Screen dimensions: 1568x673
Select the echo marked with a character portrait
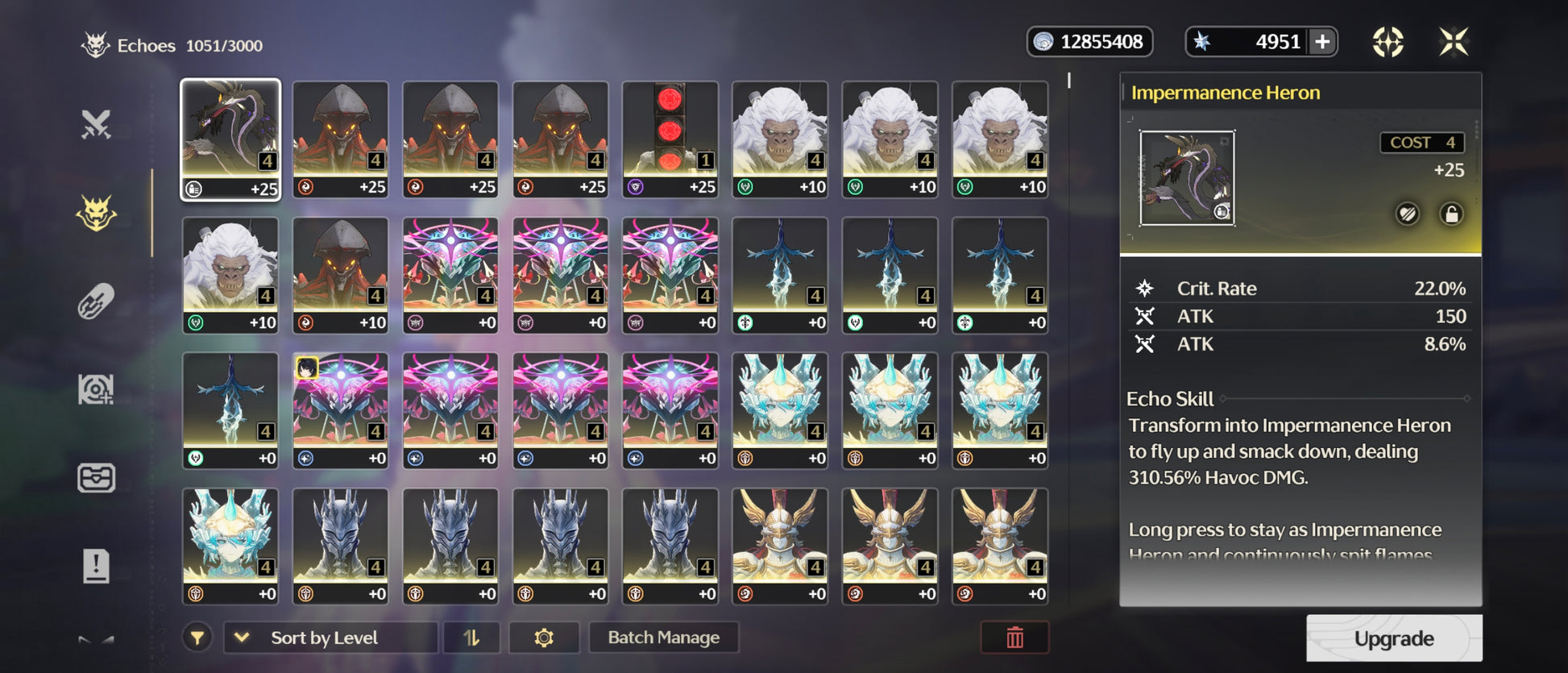point(340,409)
